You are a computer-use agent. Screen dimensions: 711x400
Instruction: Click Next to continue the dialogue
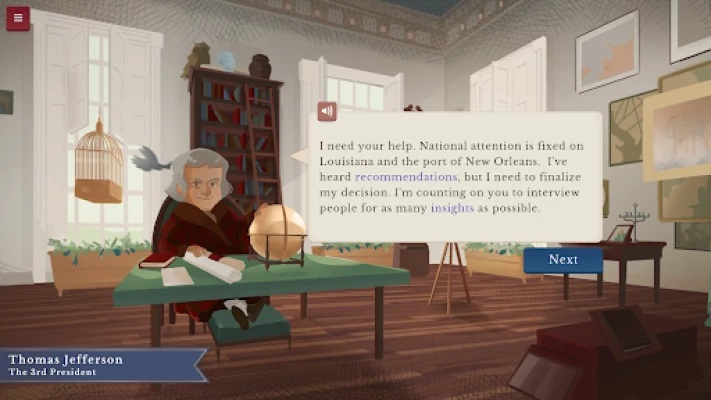click(563, 259)
